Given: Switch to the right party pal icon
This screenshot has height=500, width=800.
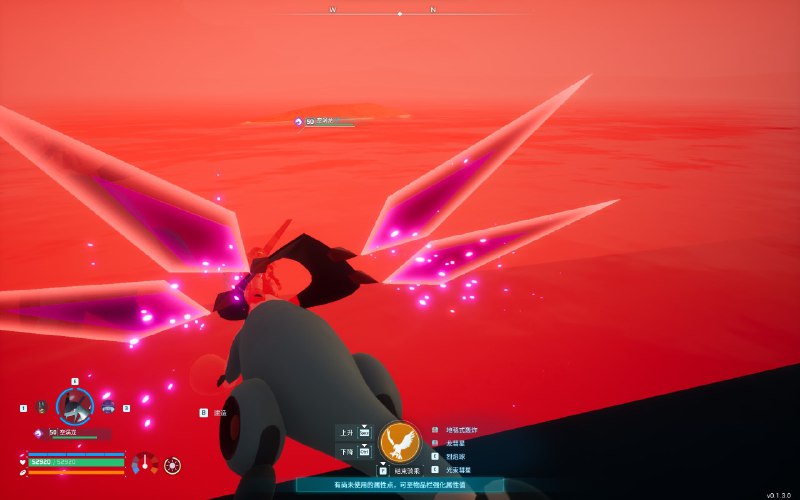Looking at the screenshot, I should (x=108, y=407).
